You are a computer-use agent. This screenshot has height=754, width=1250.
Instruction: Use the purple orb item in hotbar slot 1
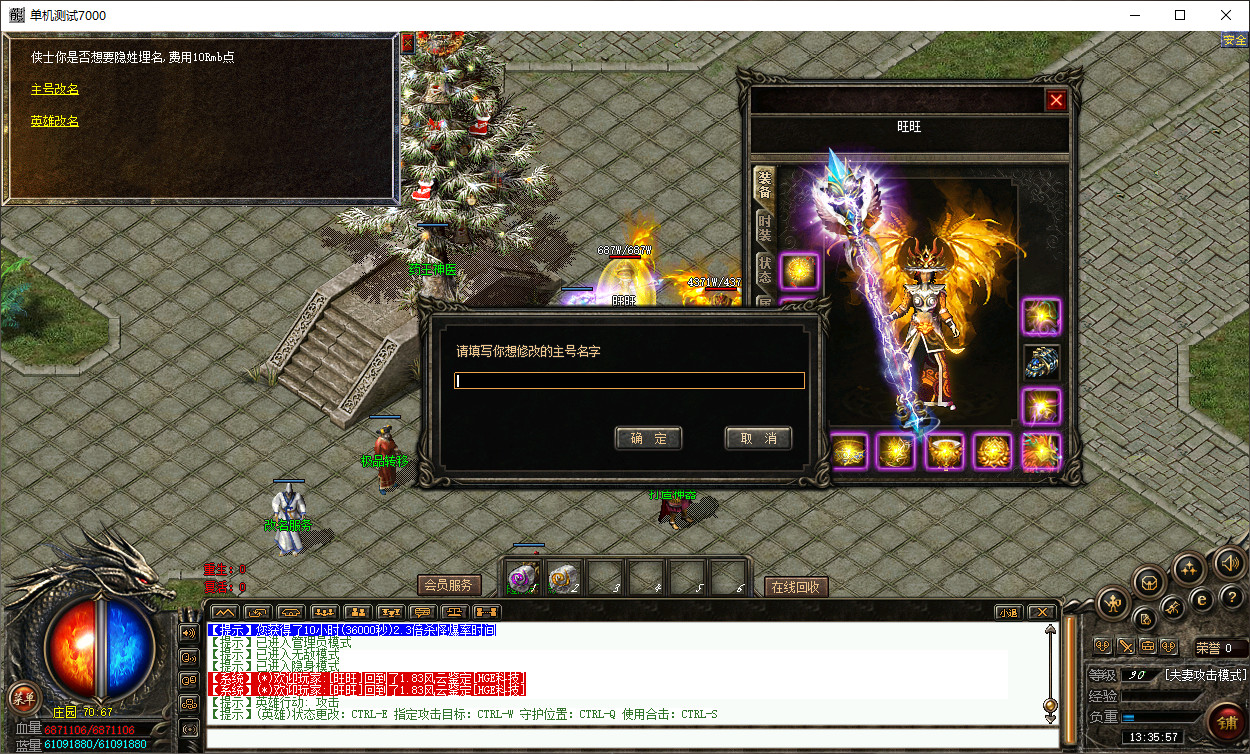click(x=522, y=577)
